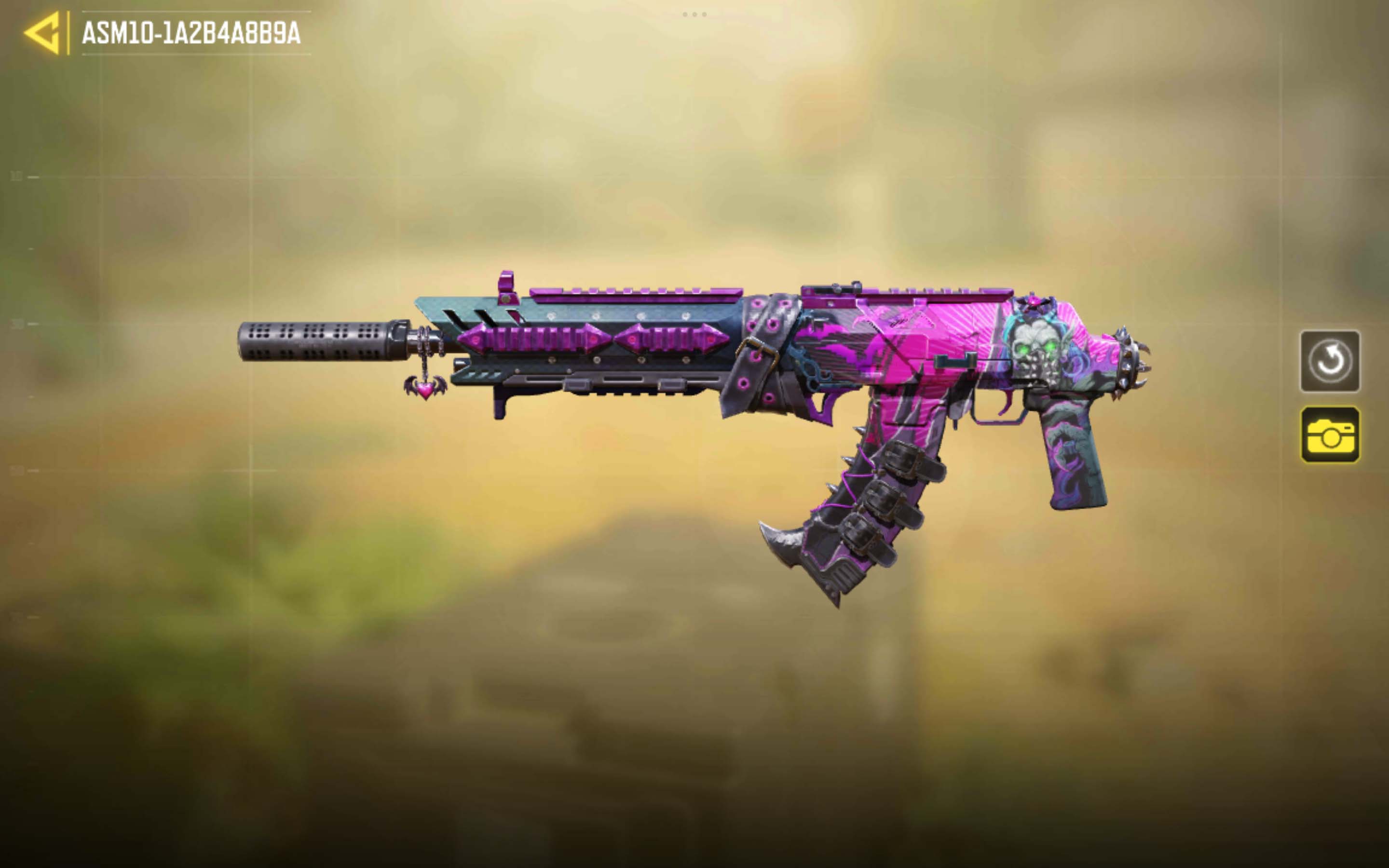Go back using the yellow arrow
This screenshot has height=868, width=1389.
pyautogui.click(x=42, y=33)
